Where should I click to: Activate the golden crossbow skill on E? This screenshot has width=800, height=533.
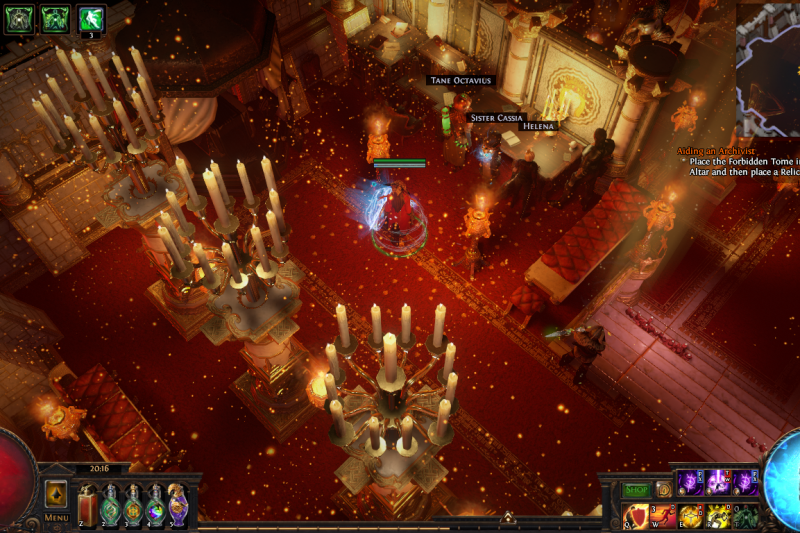pos(690,516)
